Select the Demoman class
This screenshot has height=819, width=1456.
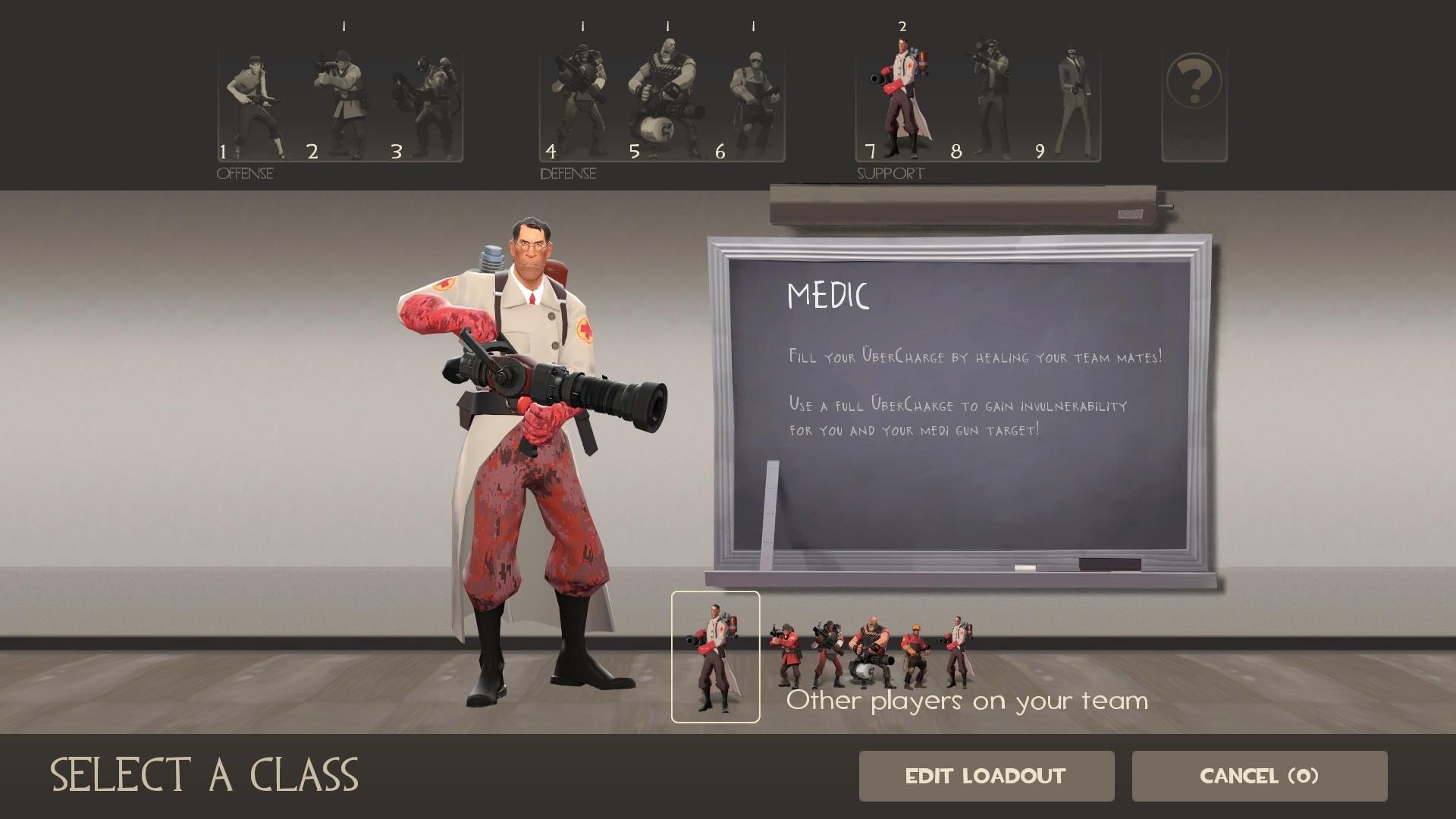[579, 105]
